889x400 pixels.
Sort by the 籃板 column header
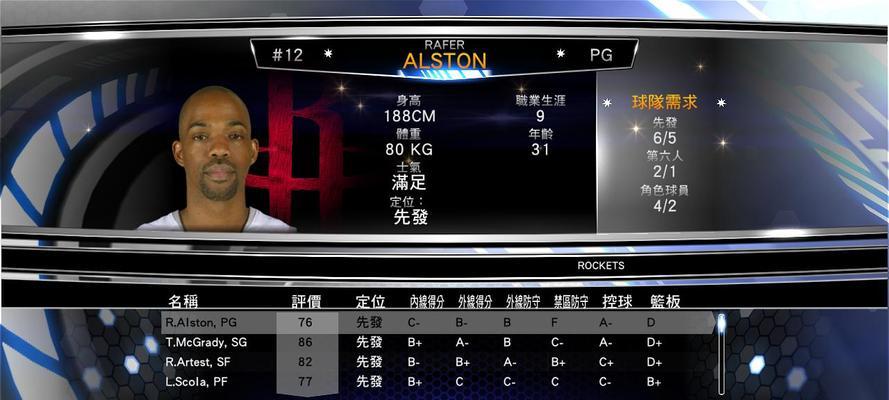pyautogui.click(x=665, y=301)
